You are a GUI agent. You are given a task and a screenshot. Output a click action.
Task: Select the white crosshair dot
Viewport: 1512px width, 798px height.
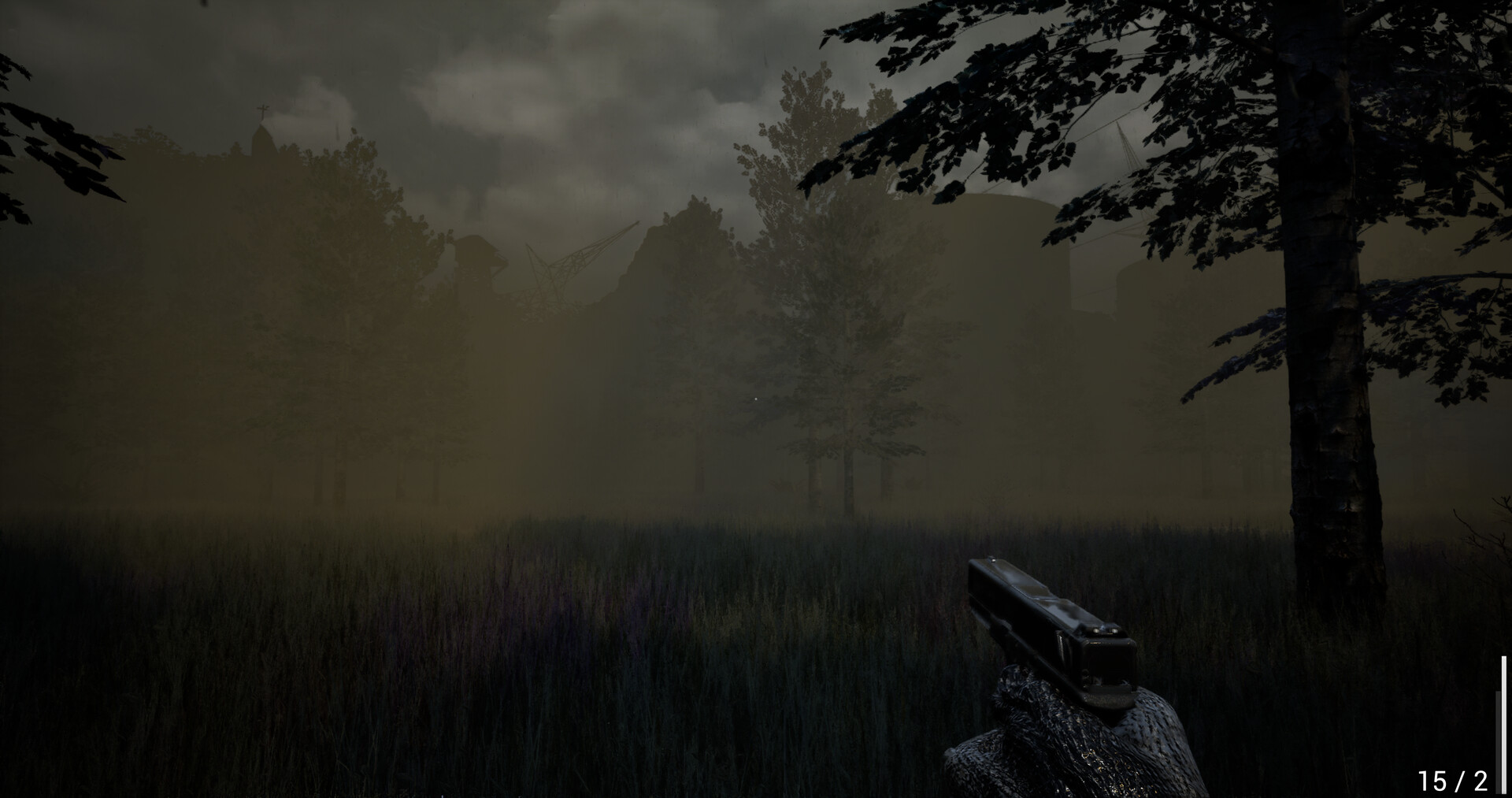pyautogui.click(x=756, y=399)
